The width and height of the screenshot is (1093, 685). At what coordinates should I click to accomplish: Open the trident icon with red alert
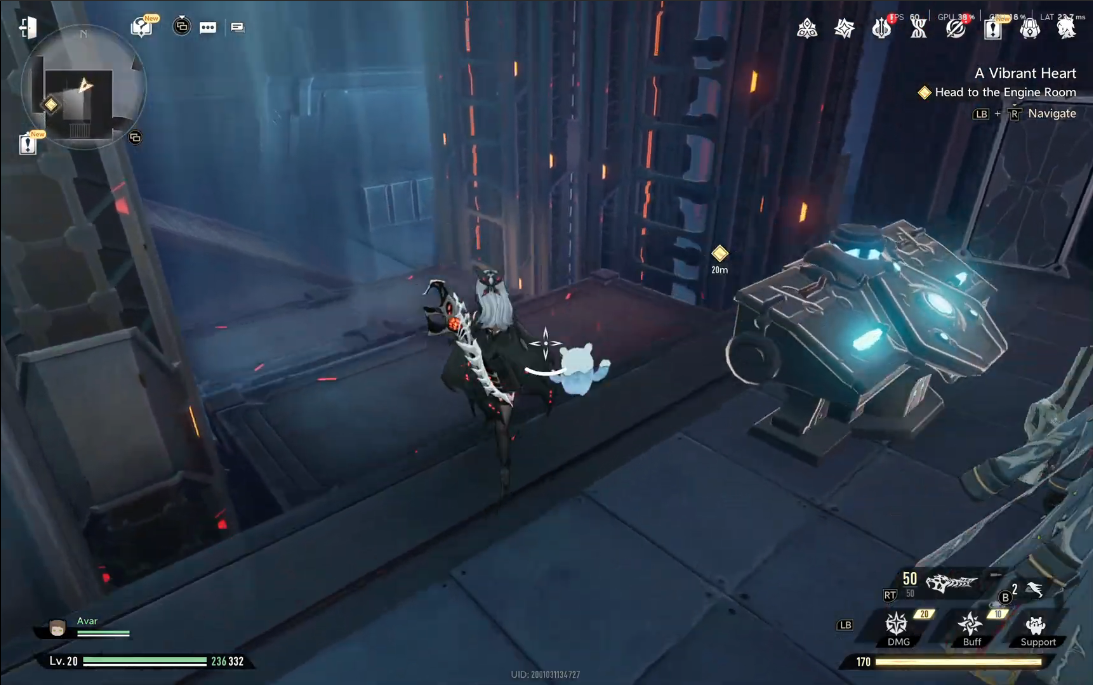point(881,29)
